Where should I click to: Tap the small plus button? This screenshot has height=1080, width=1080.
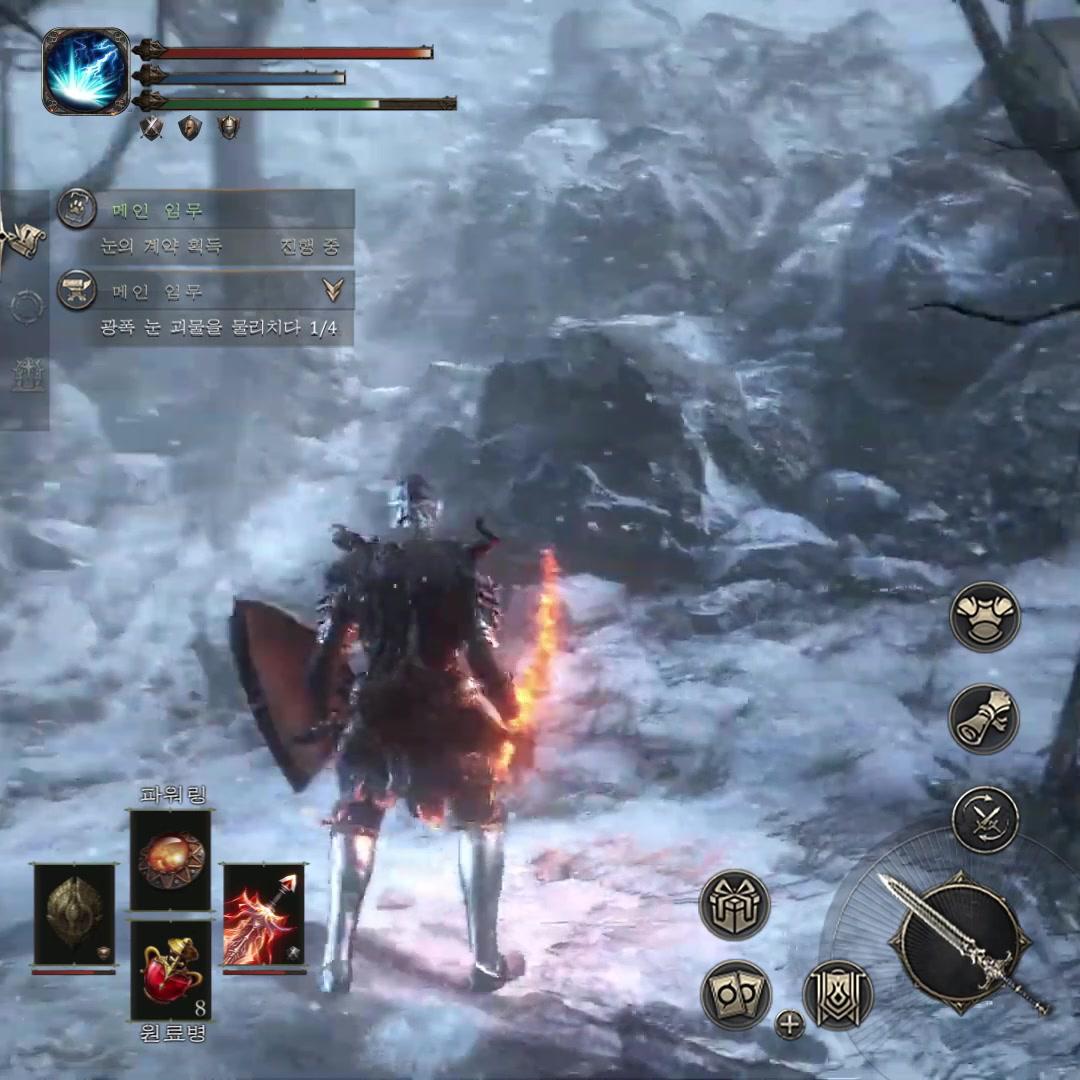pos(790,1024)
